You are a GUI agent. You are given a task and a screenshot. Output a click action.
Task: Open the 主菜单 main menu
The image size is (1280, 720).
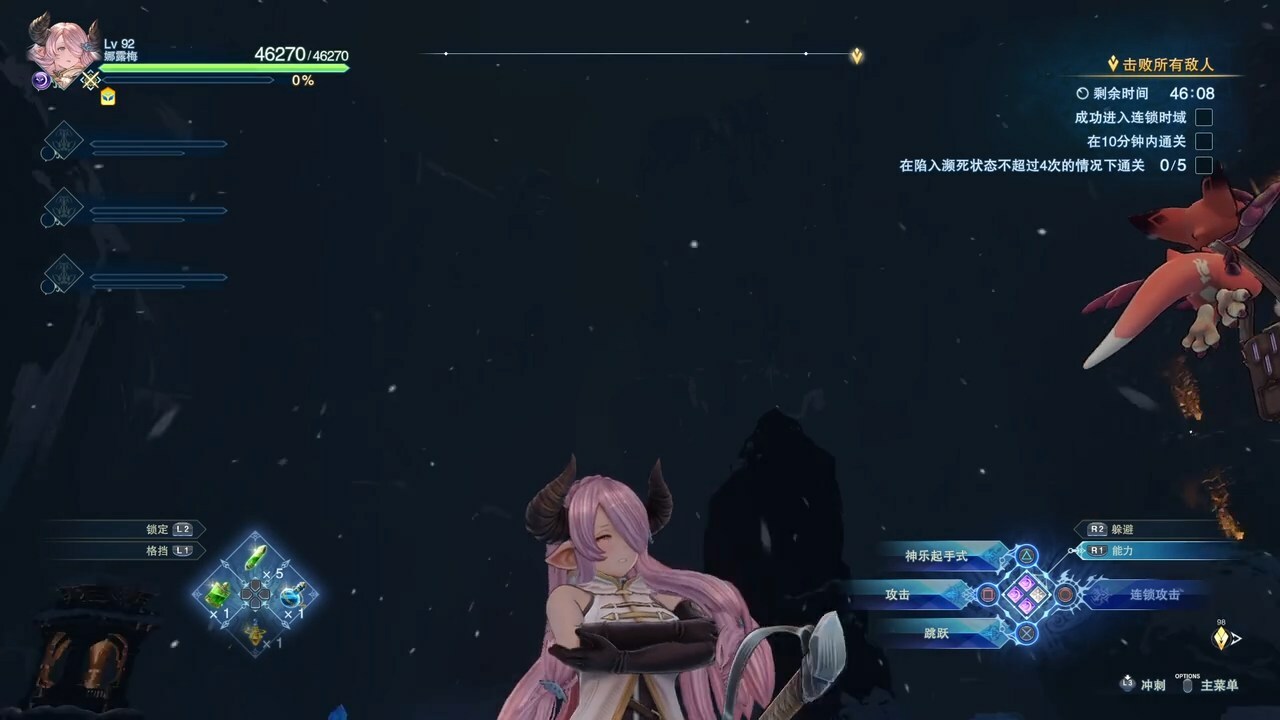(1219, 686)
